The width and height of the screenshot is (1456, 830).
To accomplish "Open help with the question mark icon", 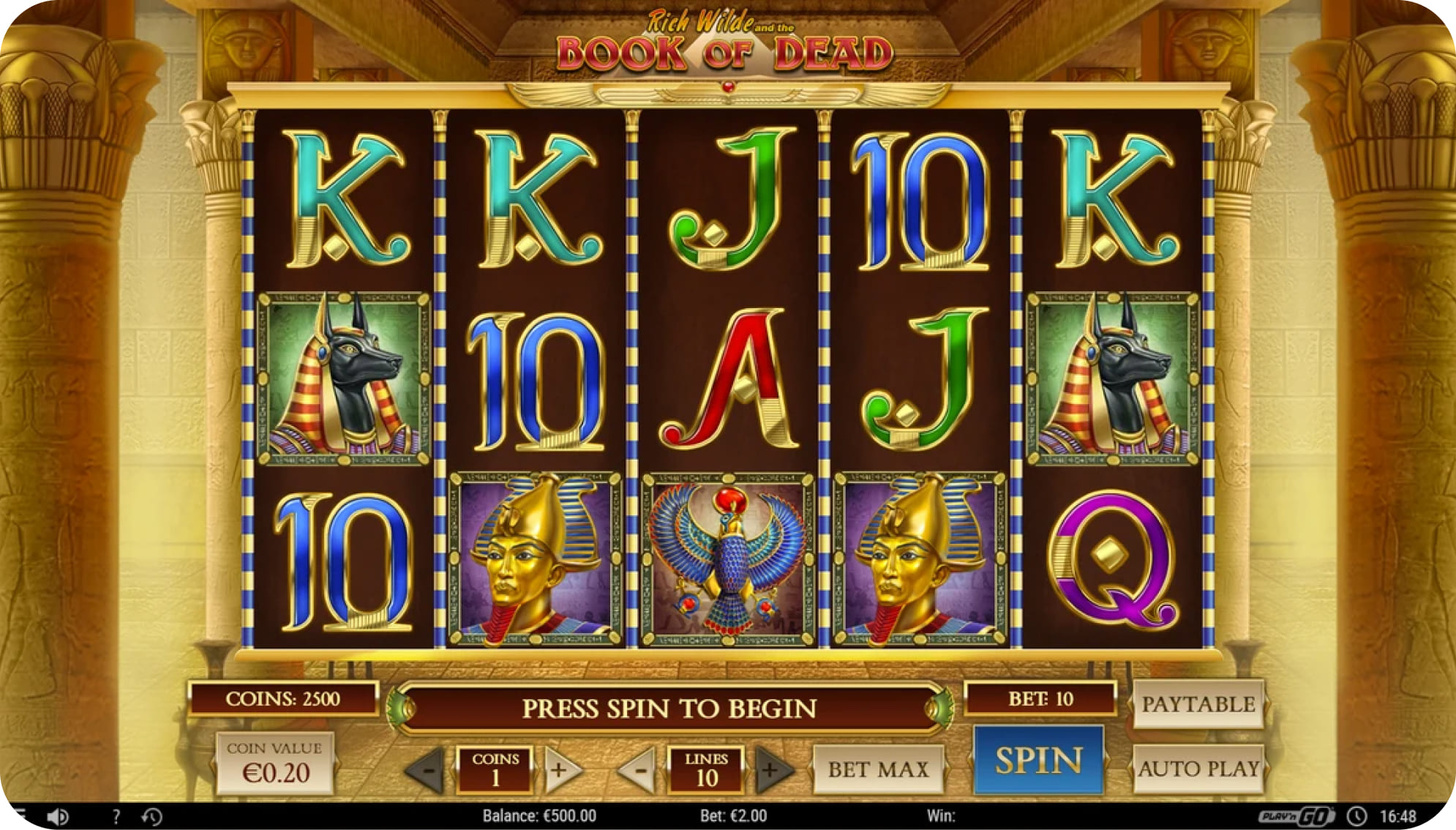I will pos(116,816).
